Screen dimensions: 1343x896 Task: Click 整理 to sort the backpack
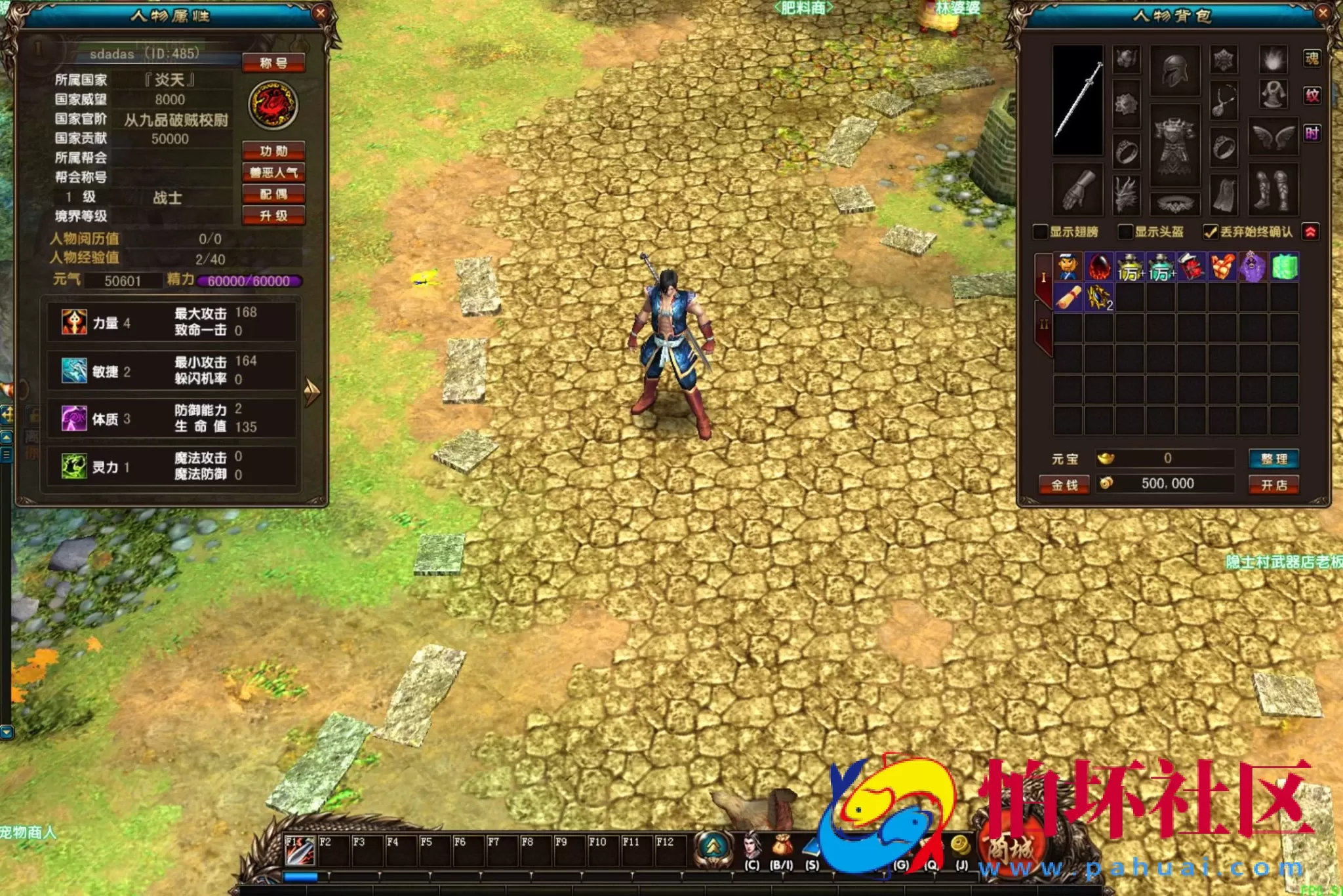click(1275, 459)
